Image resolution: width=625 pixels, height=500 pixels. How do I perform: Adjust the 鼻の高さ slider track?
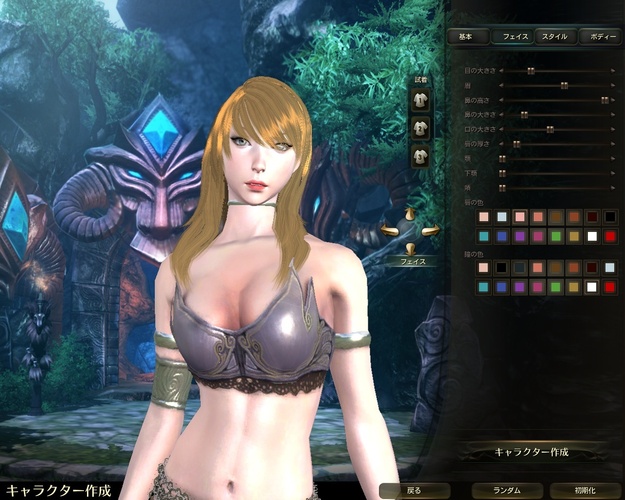pyautogui.click(x=556, y=100)
